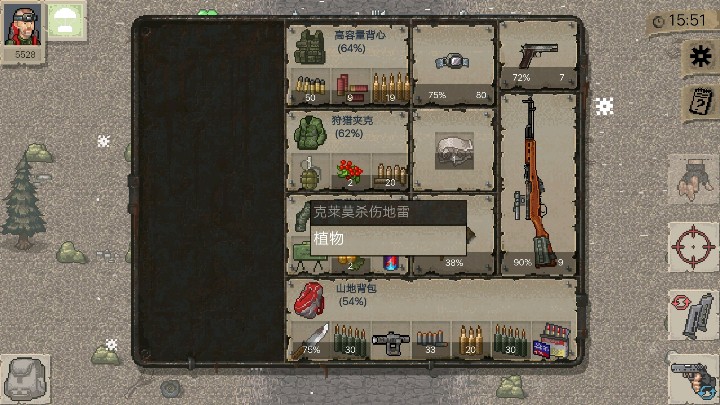
Task: Select the red berries item slot
Action: pos(348,170)
